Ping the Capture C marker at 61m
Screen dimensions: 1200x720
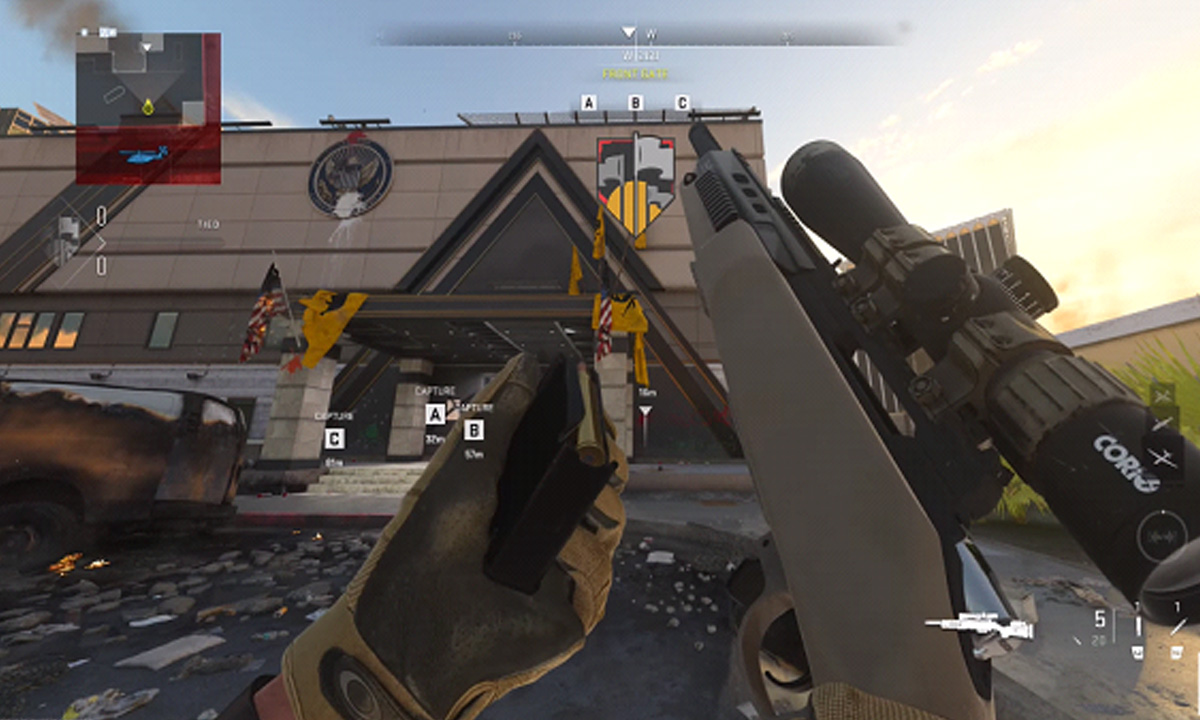[334, 438]
